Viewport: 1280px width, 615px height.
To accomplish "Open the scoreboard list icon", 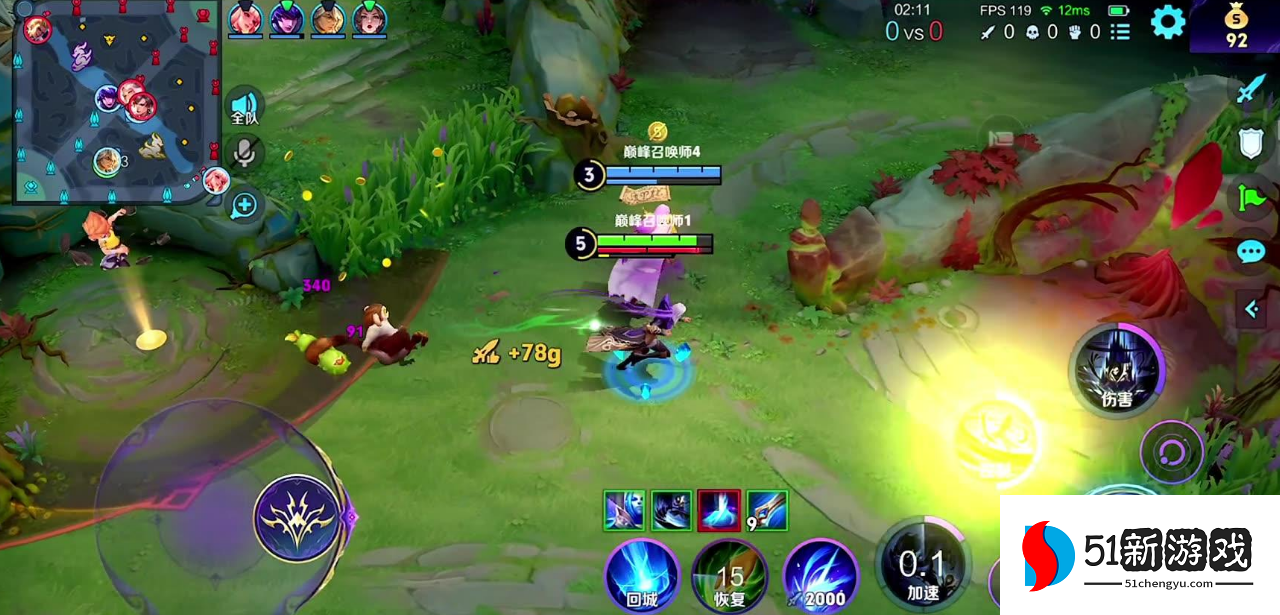I will coord(1121,32).
